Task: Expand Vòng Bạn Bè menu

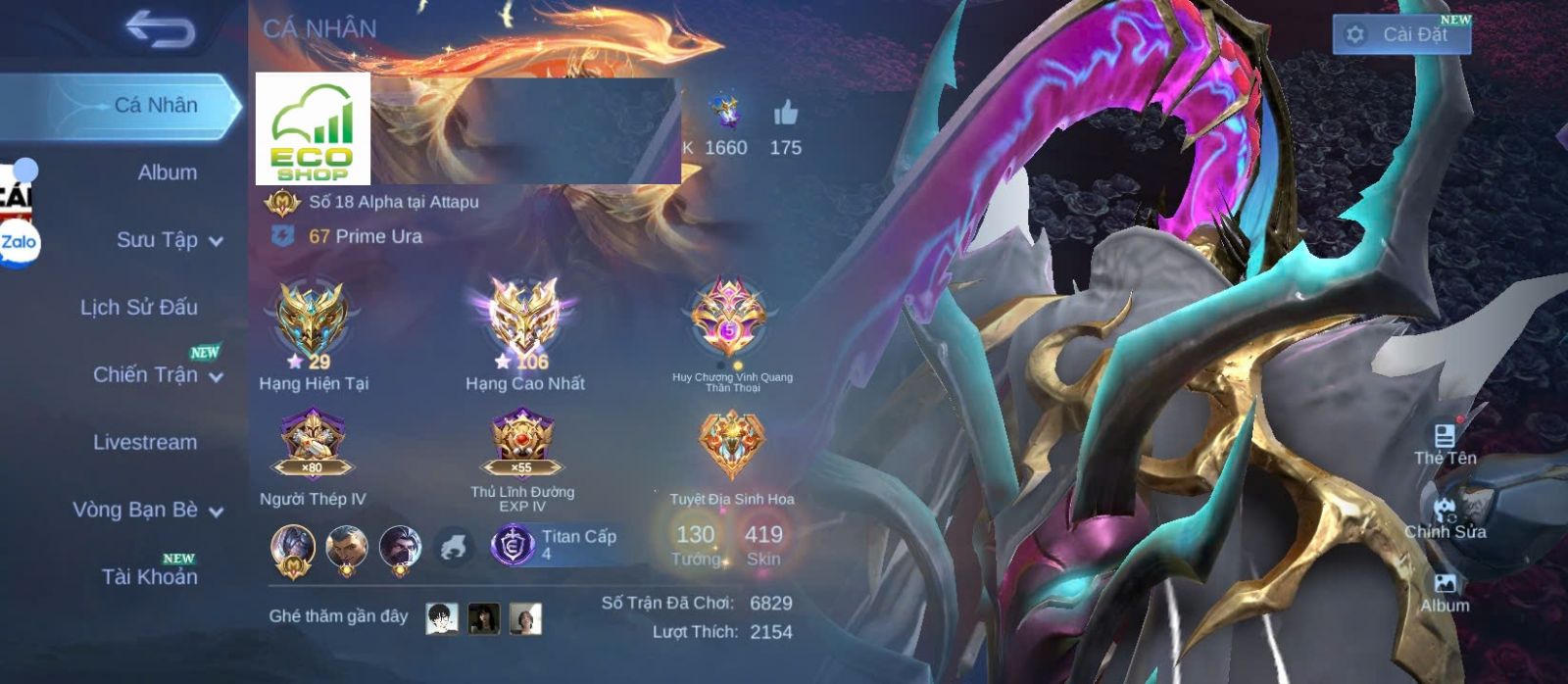Action: pyautogui.click(x=147, y=510)
